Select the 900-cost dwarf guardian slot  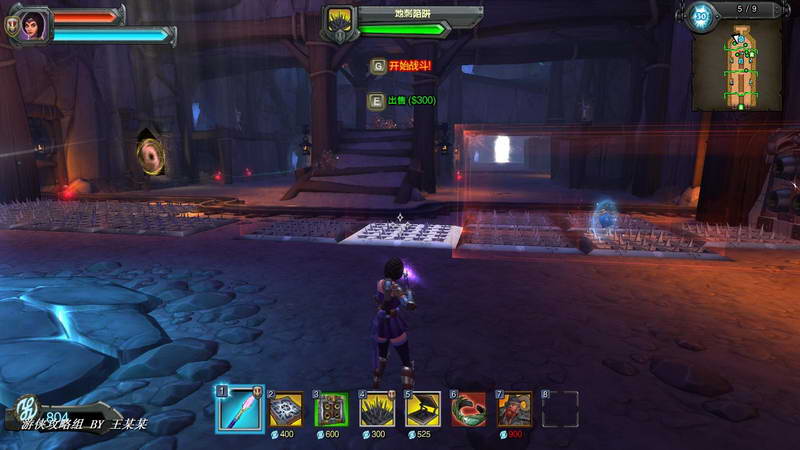tap(515, 409)
